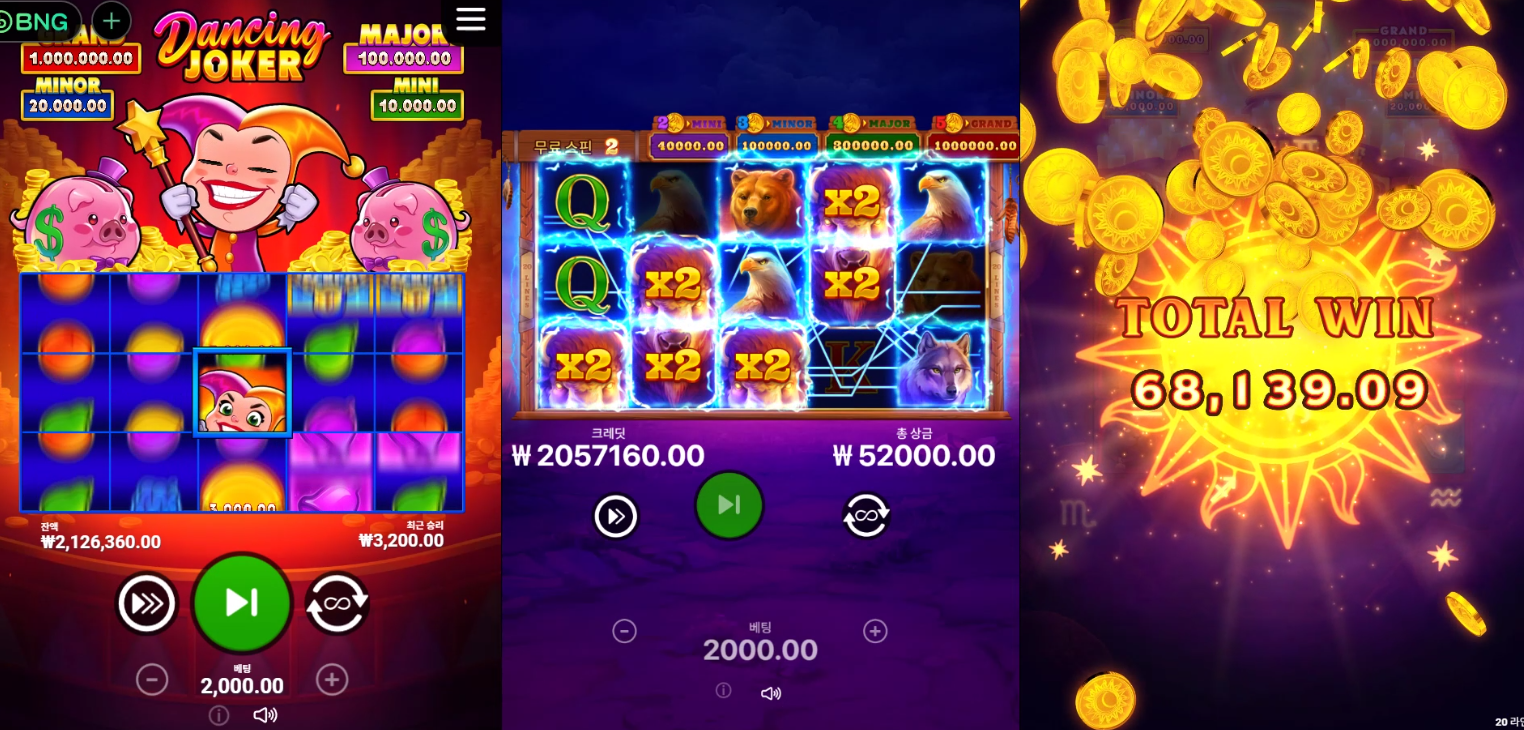The width and height of the screenshot is (1524, 730).
Task: Open the info icon in the purple game
Action: click(724, 691)
